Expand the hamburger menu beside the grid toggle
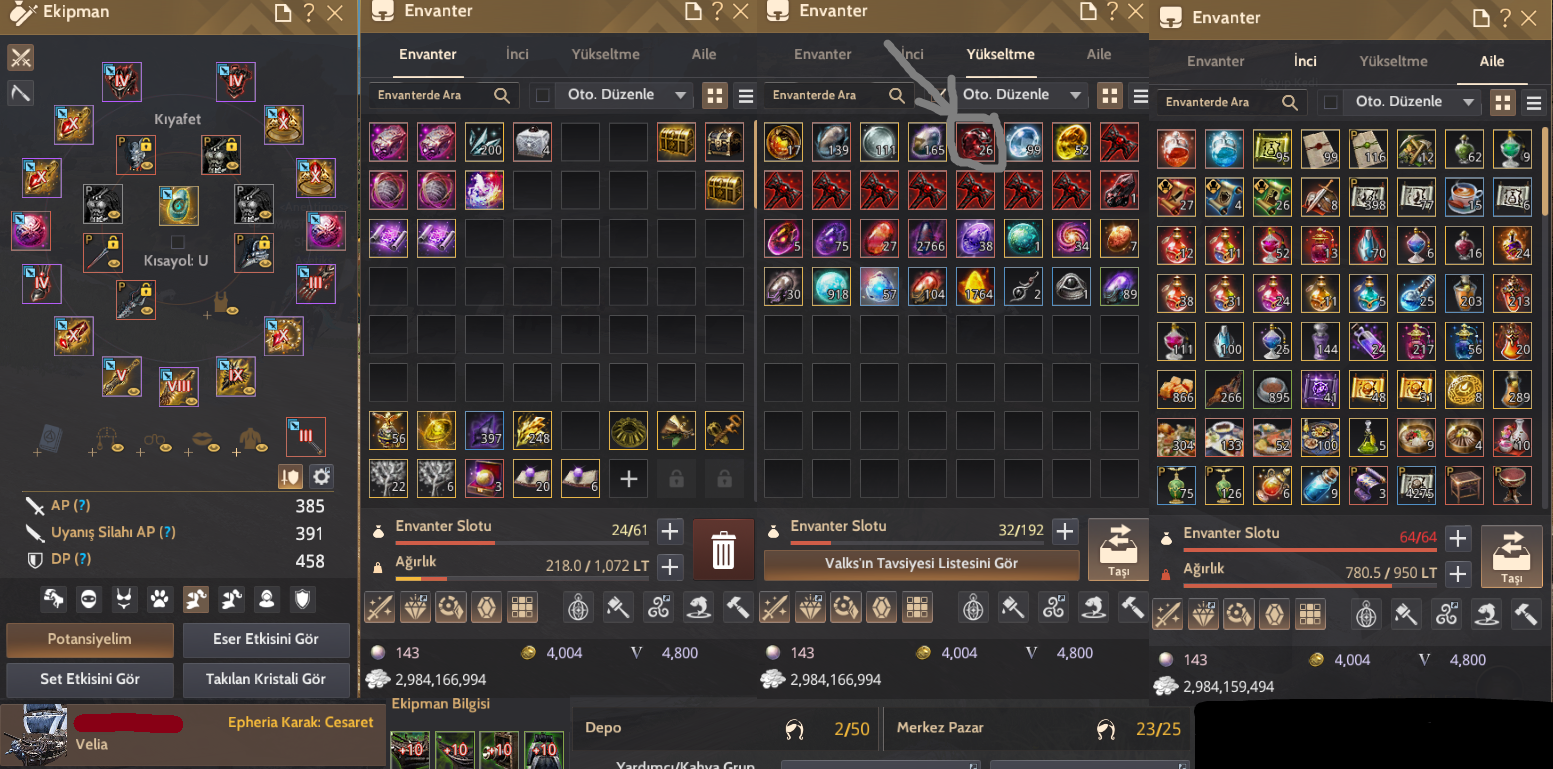This screenshot has width=1553, height=769. [745, 94]
